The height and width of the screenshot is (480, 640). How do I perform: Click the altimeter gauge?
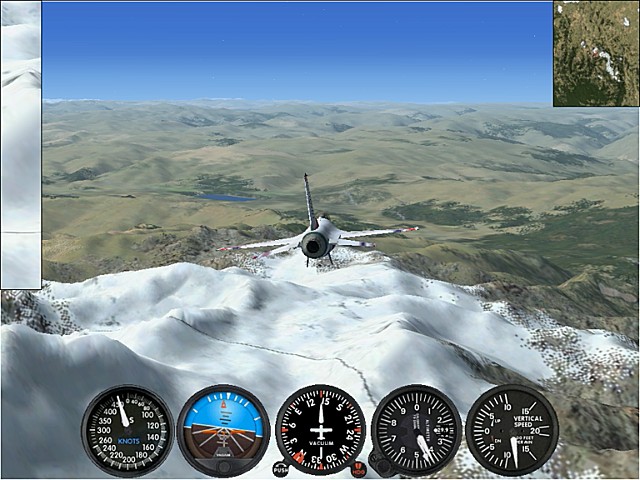click(x=416, y=430)
